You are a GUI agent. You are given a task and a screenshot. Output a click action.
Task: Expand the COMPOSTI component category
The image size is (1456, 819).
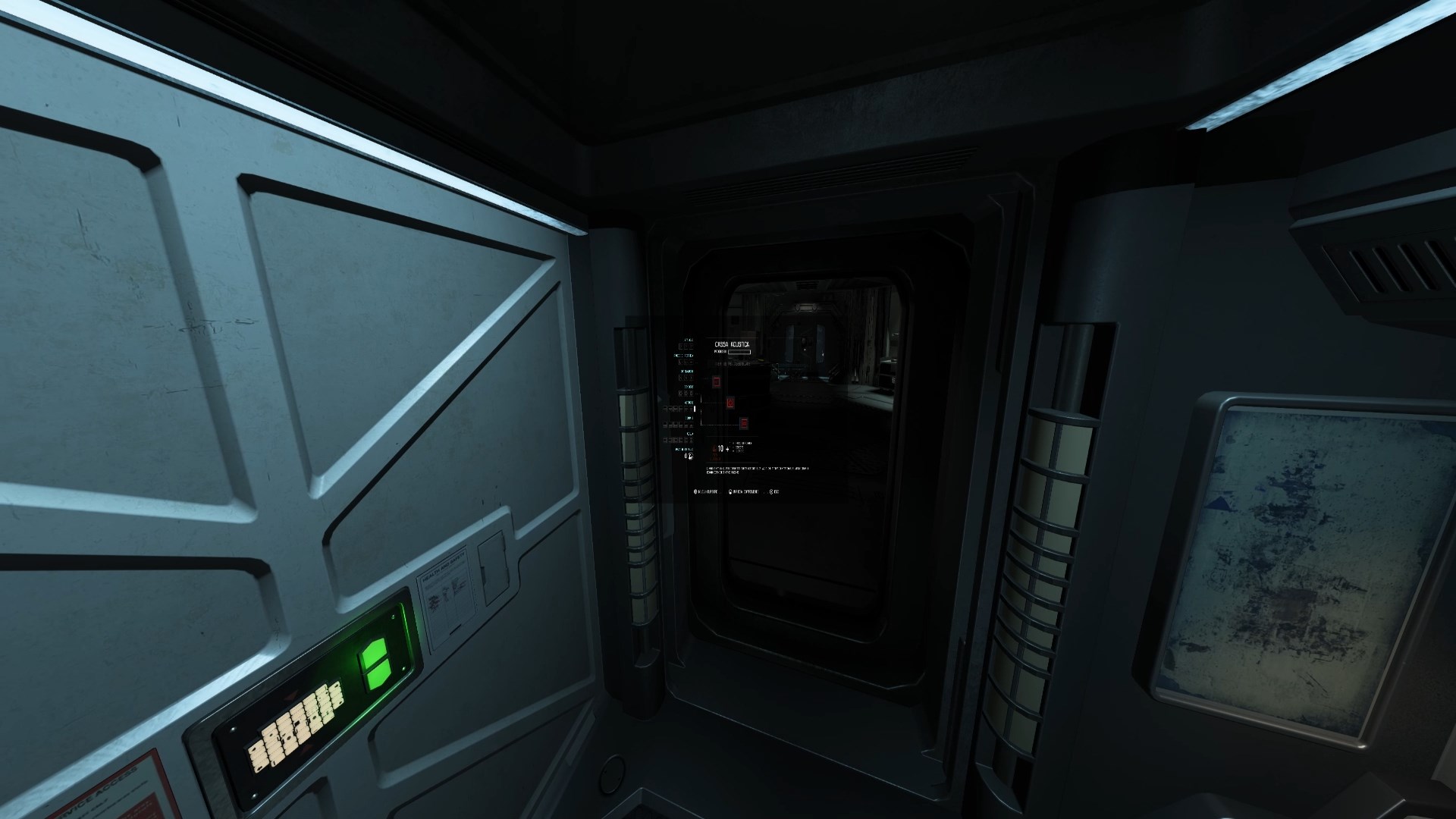click(x=688, y=418)
